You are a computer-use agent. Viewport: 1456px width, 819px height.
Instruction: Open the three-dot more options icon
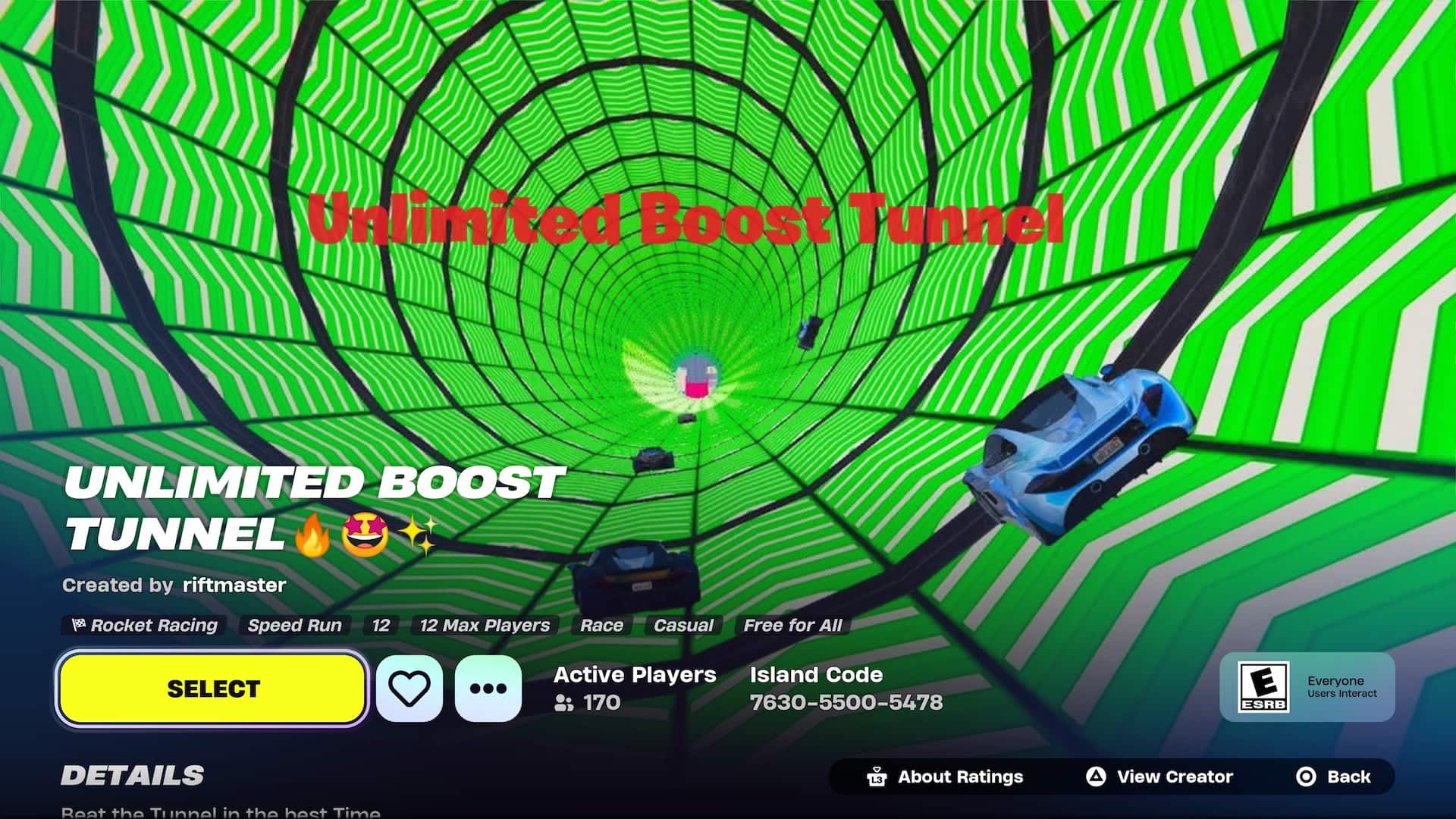pos(488,688)
